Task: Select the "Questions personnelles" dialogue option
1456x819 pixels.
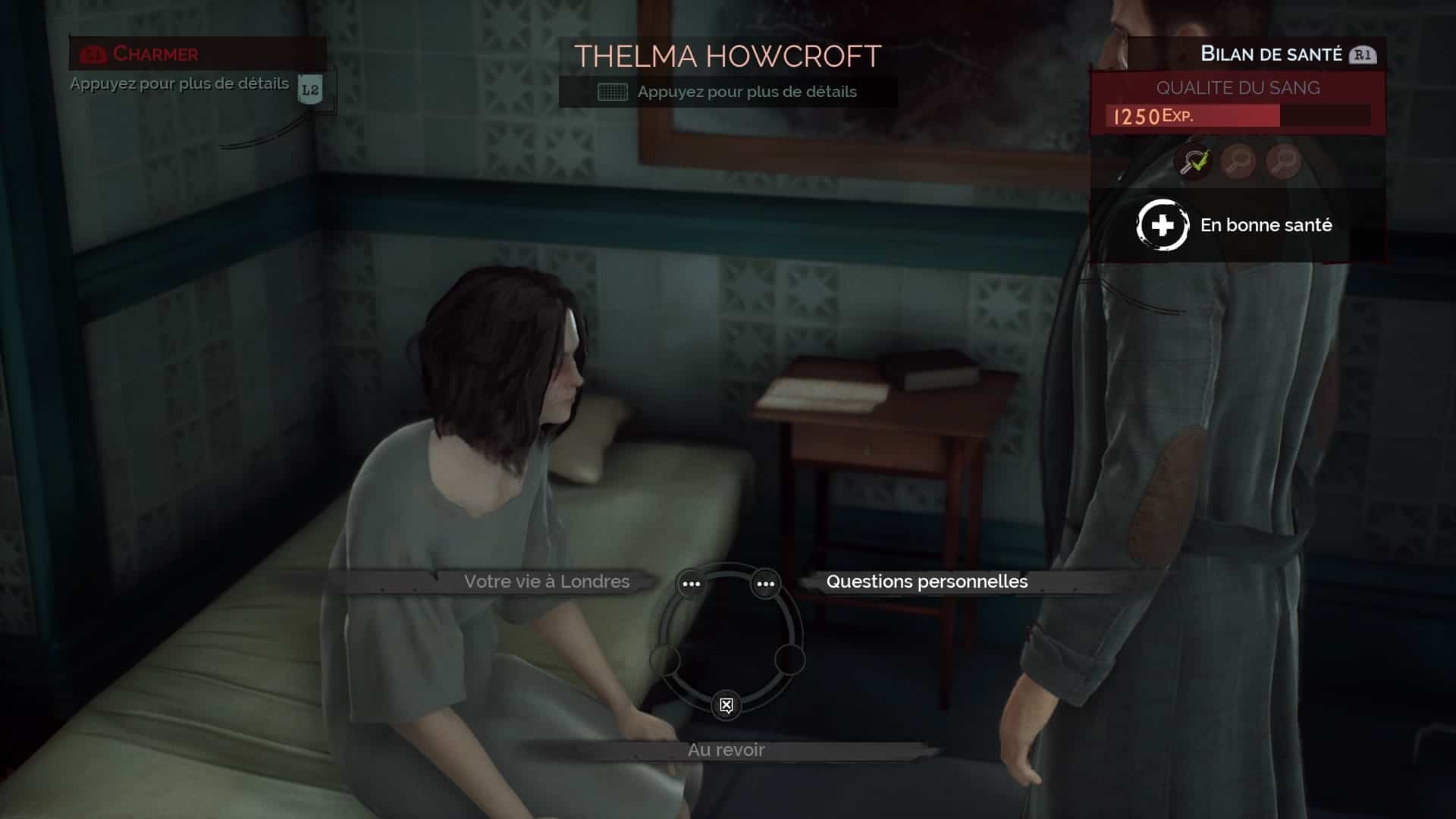Action: [926, 582]
